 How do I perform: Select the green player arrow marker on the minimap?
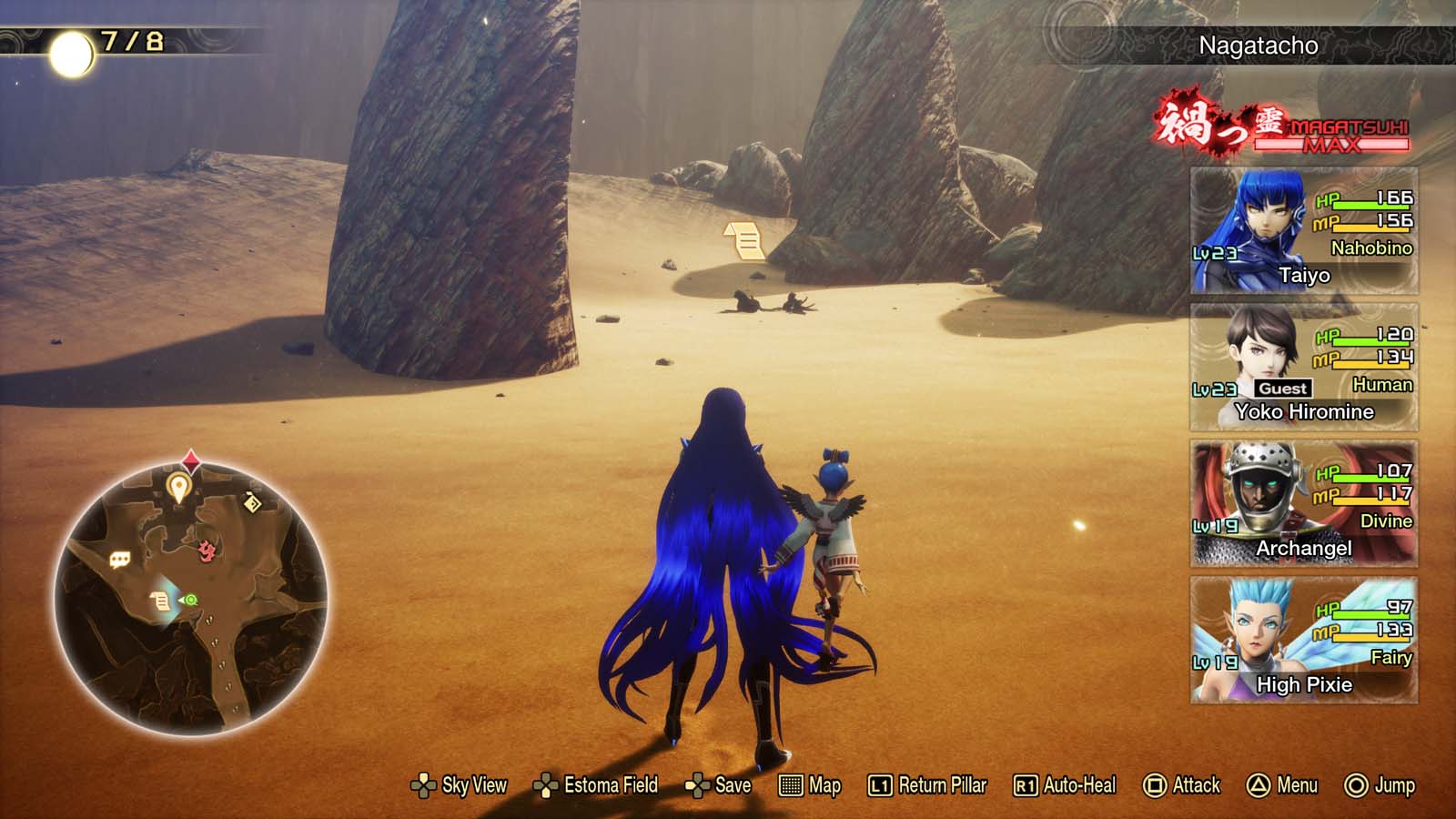[188, 599]
